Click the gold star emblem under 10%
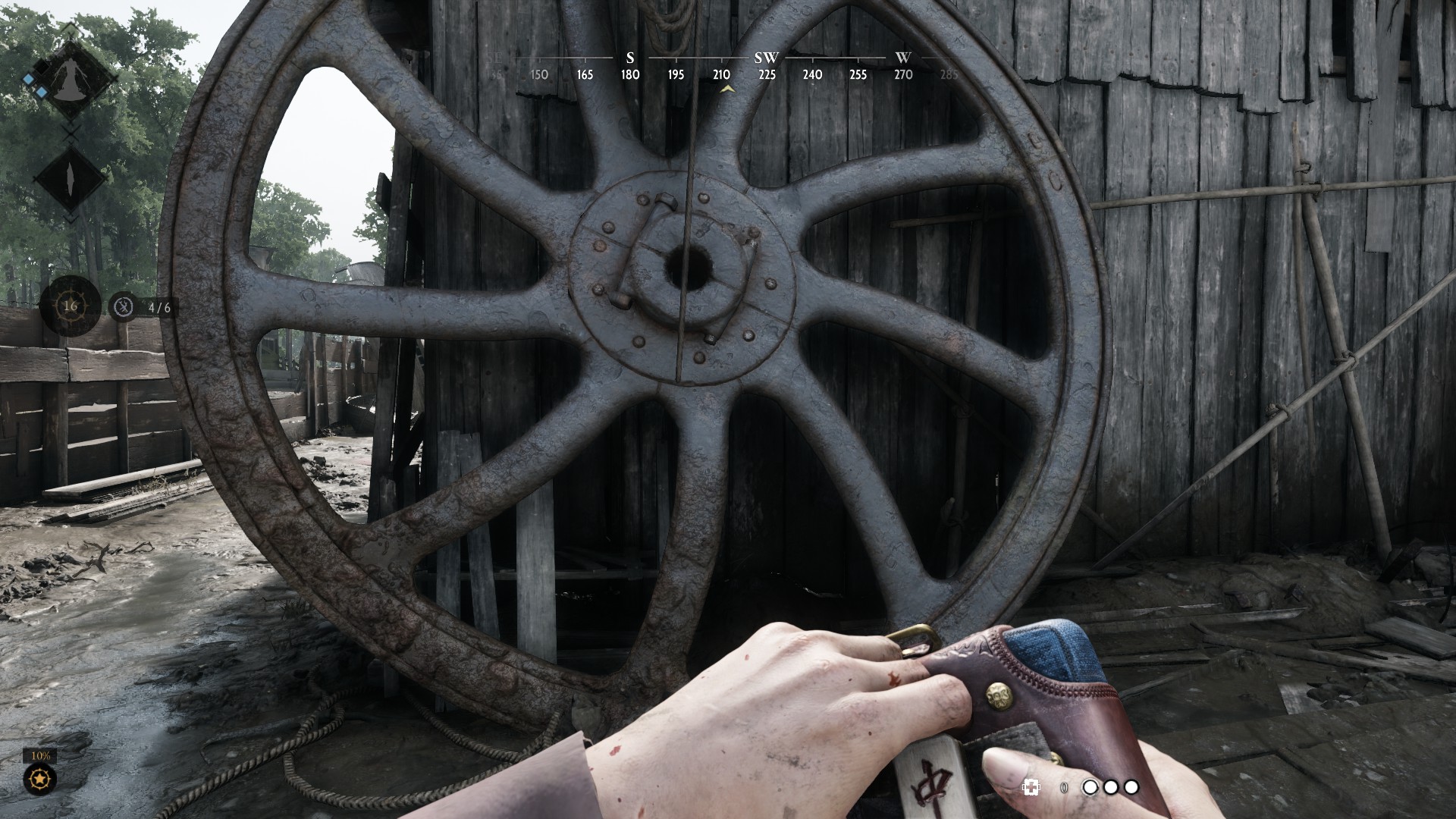The height and width of the screenshot is (819, 1456). (39, 779)
